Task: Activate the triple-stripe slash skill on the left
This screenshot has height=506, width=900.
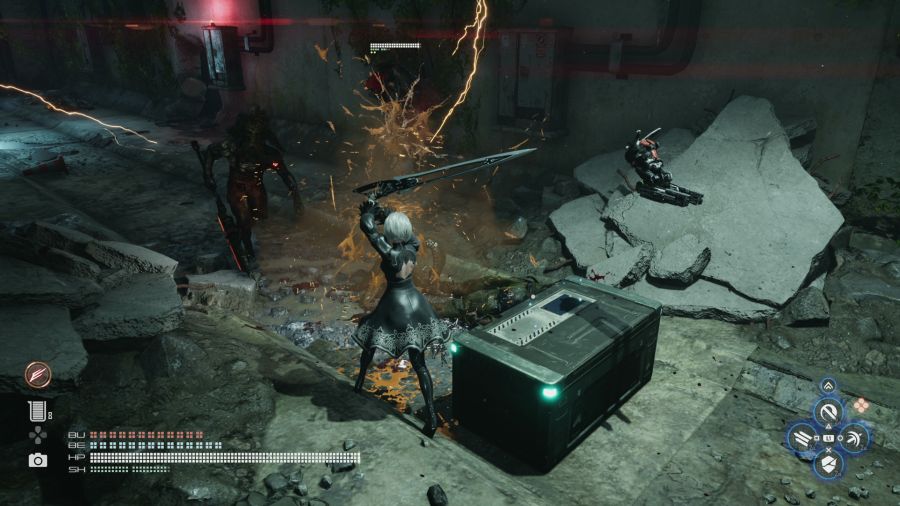Action: tap(801, 437)
